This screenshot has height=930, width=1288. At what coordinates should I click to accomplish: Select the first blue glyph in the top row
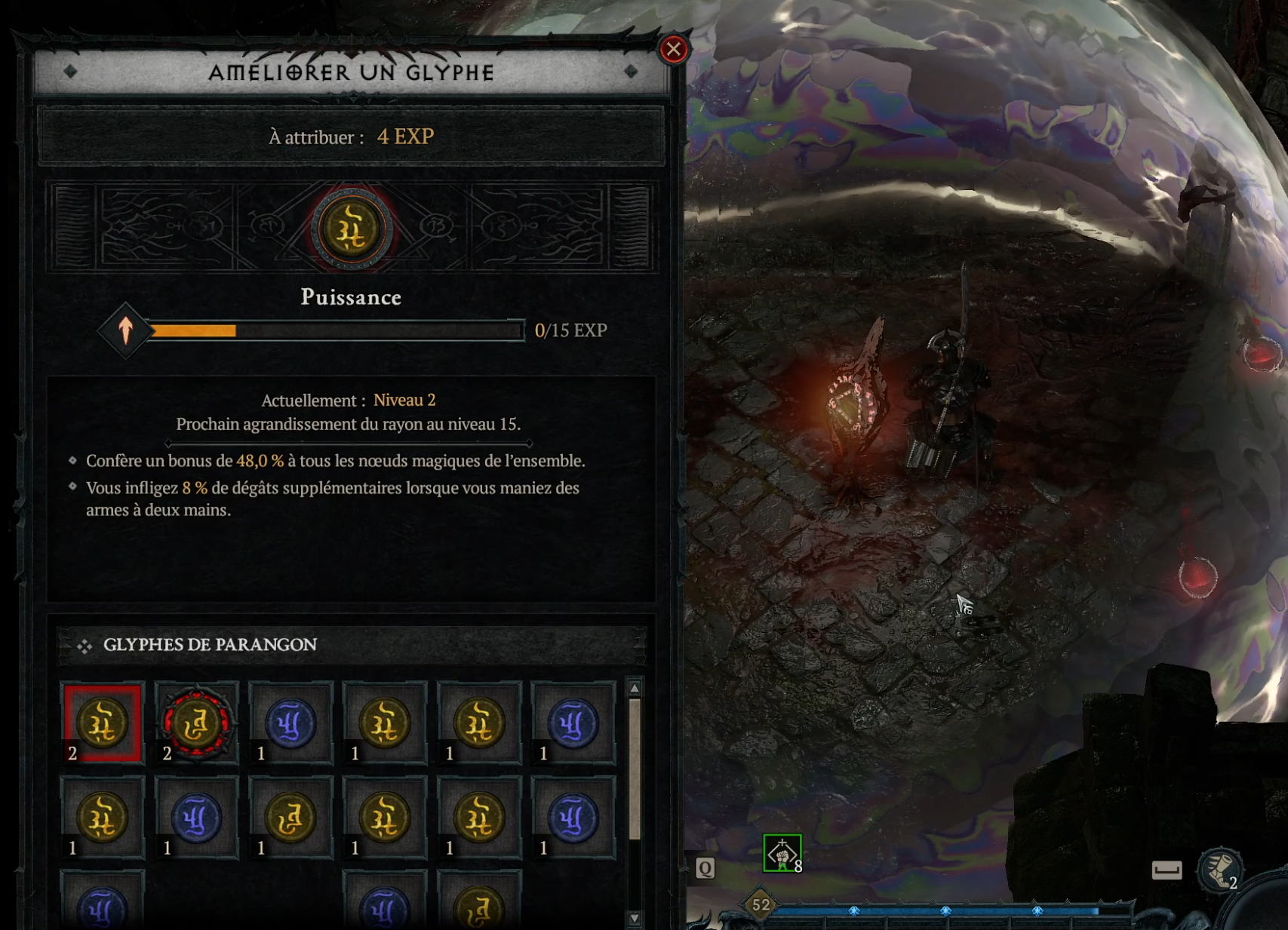[x=291, y=722]
